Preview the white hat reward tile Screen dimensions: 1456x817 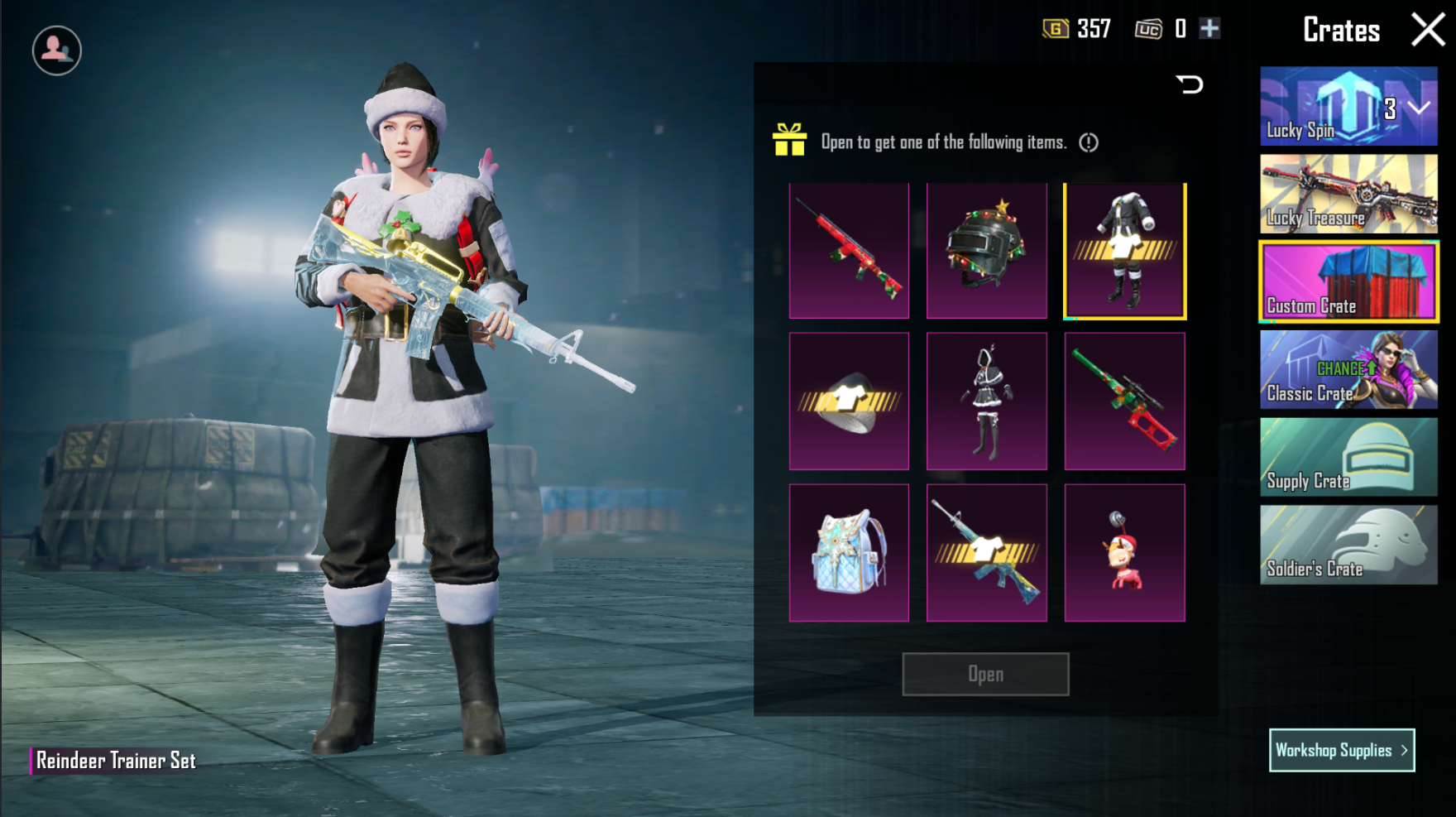click(849, 401)
